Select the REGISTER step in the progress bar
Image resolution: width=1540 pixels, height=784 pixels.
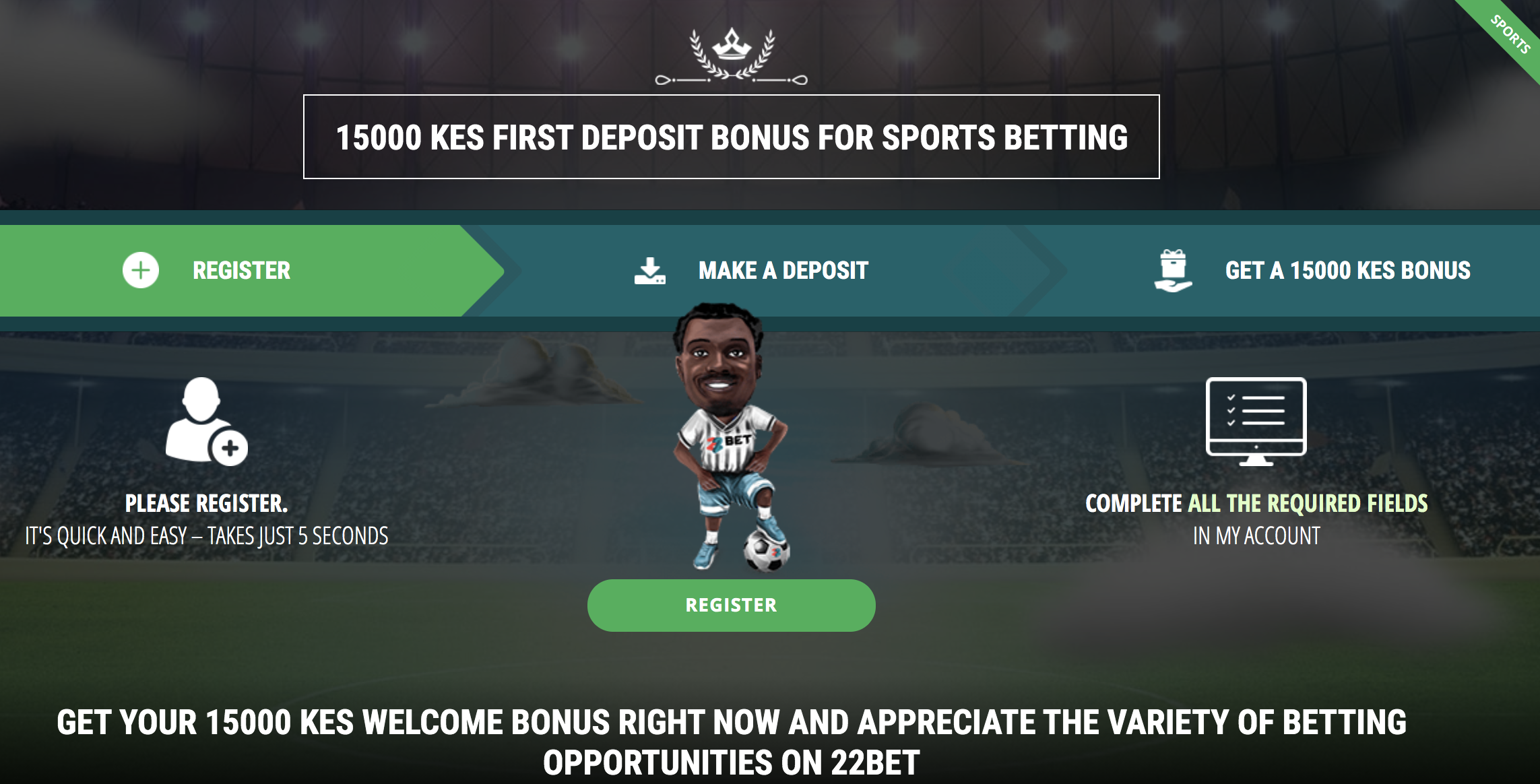pyautogui.click(x=240, y=271)
